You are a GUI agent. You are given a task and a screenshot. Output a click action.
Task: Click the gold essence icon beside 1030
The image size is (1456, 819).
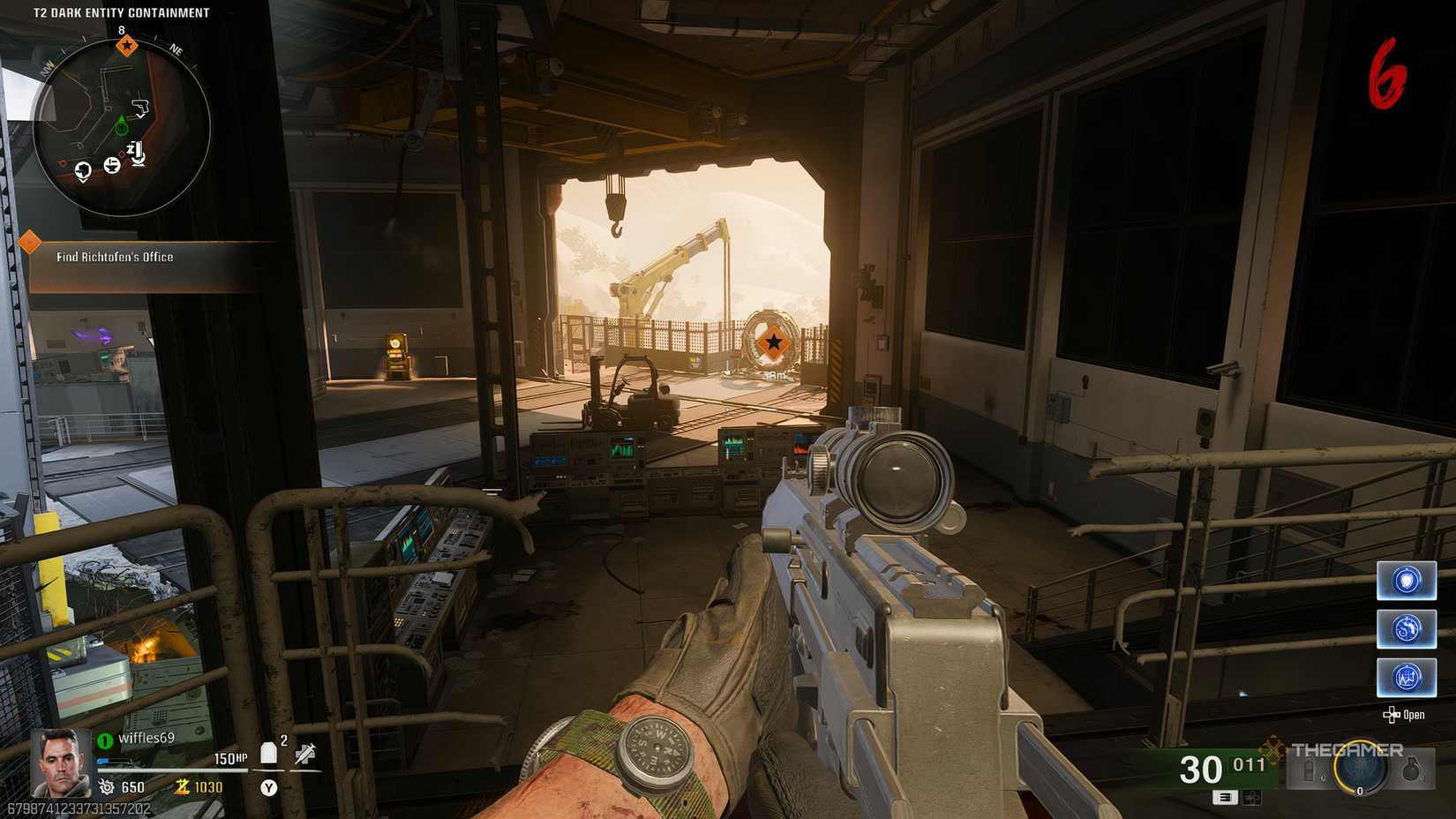point(183,787)
